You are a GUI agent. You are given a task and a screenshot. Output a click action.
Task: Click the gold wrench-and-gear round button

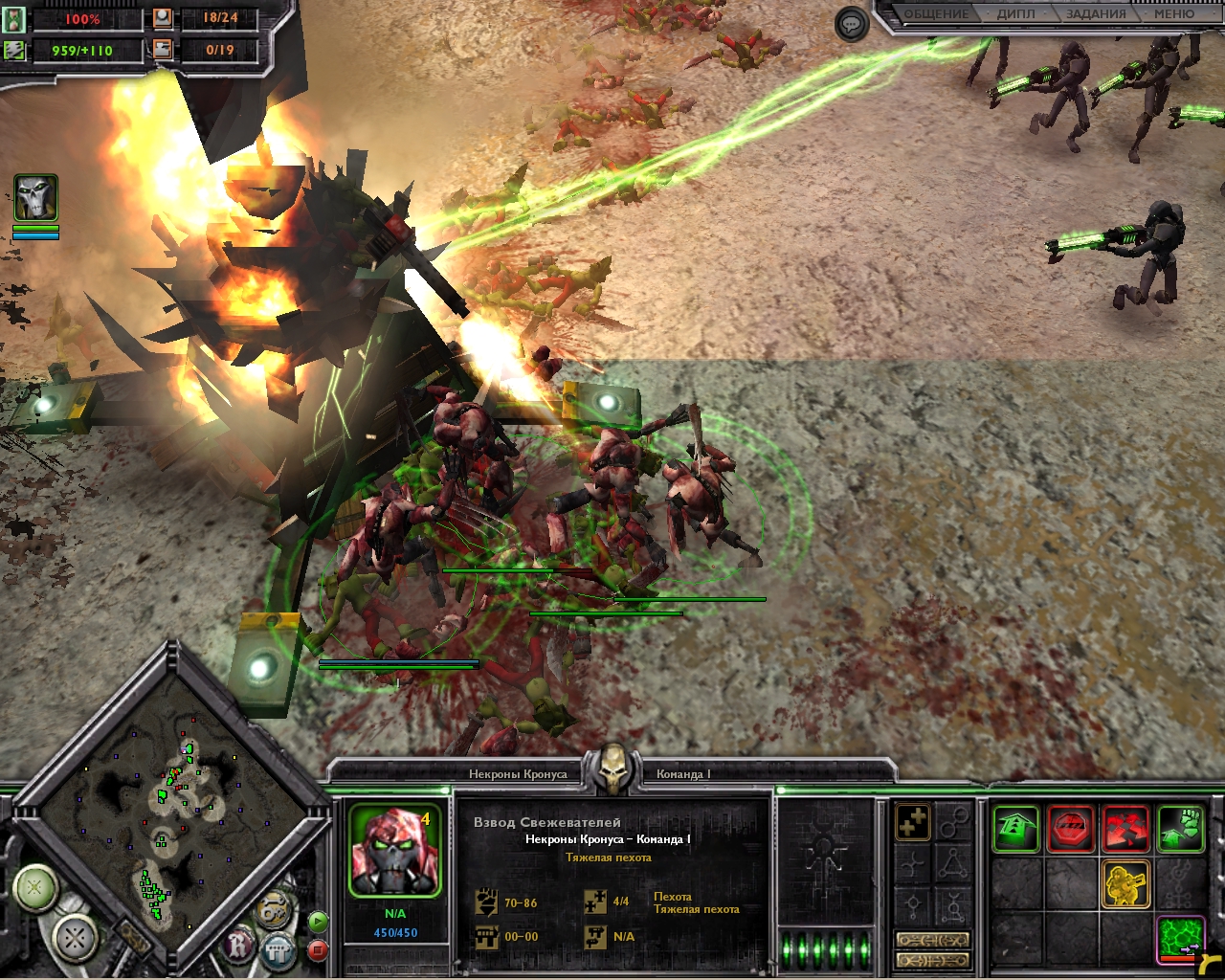click(x=274, y=909)
